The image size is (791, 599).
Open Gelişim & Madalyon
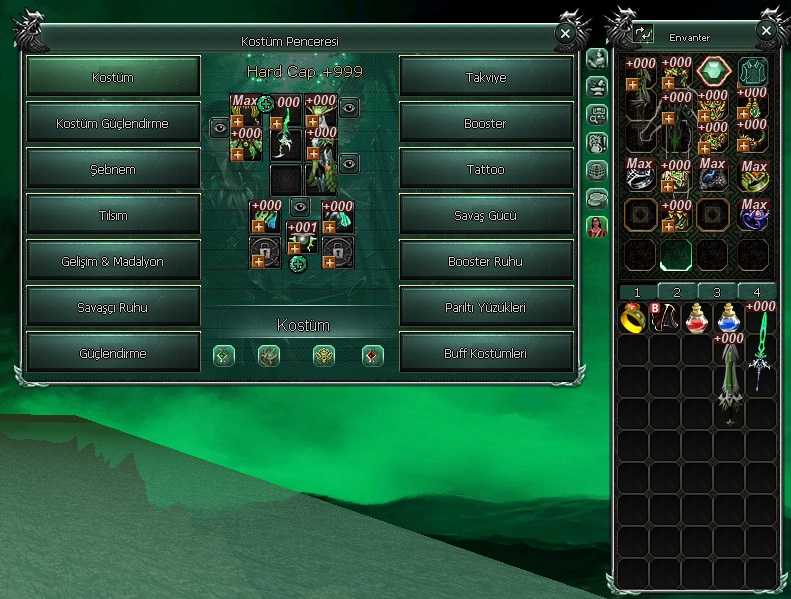coord(113,262)
